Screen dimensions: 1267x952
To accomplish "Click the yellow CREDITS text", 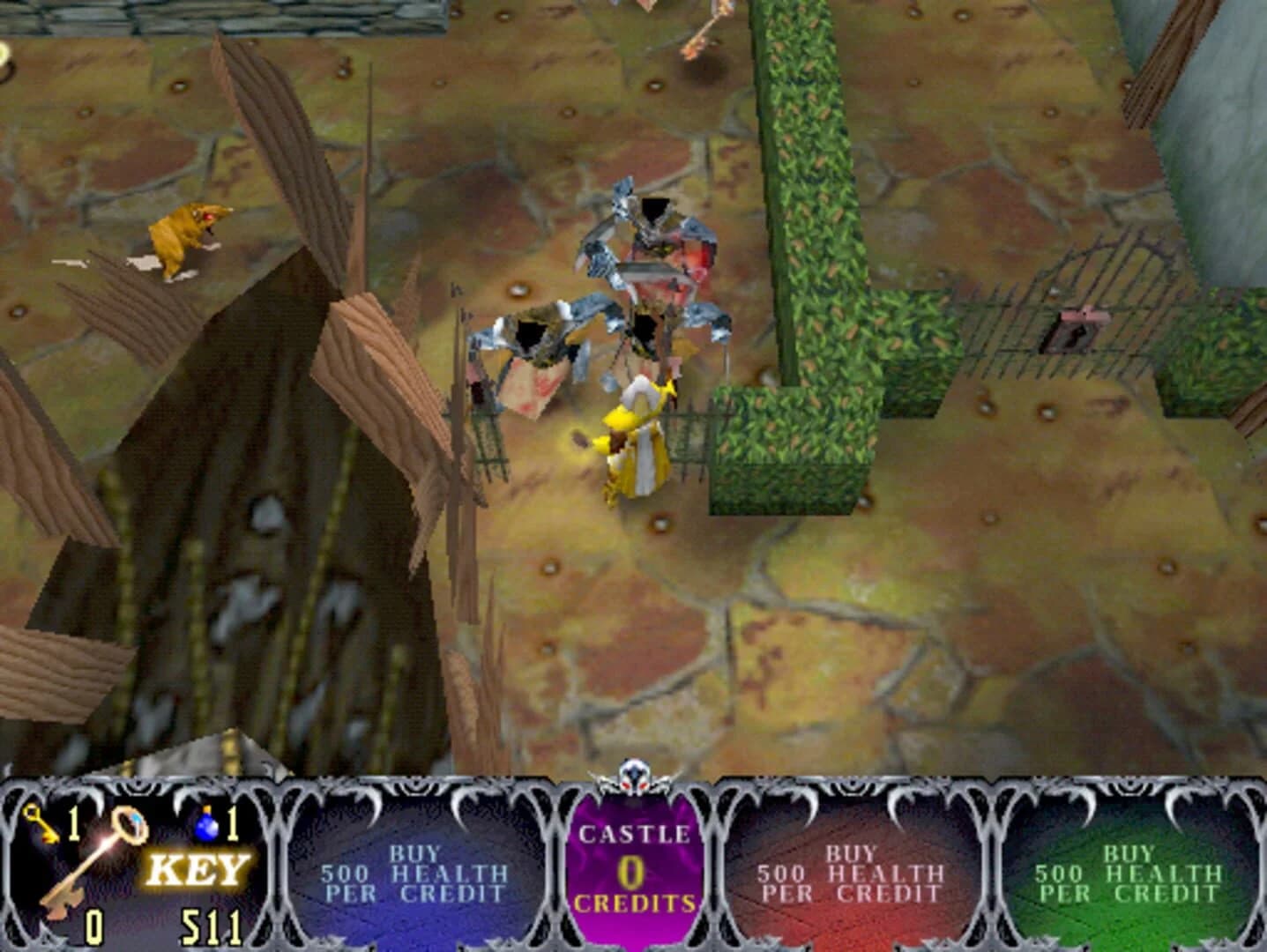I will tap(633, 903).
